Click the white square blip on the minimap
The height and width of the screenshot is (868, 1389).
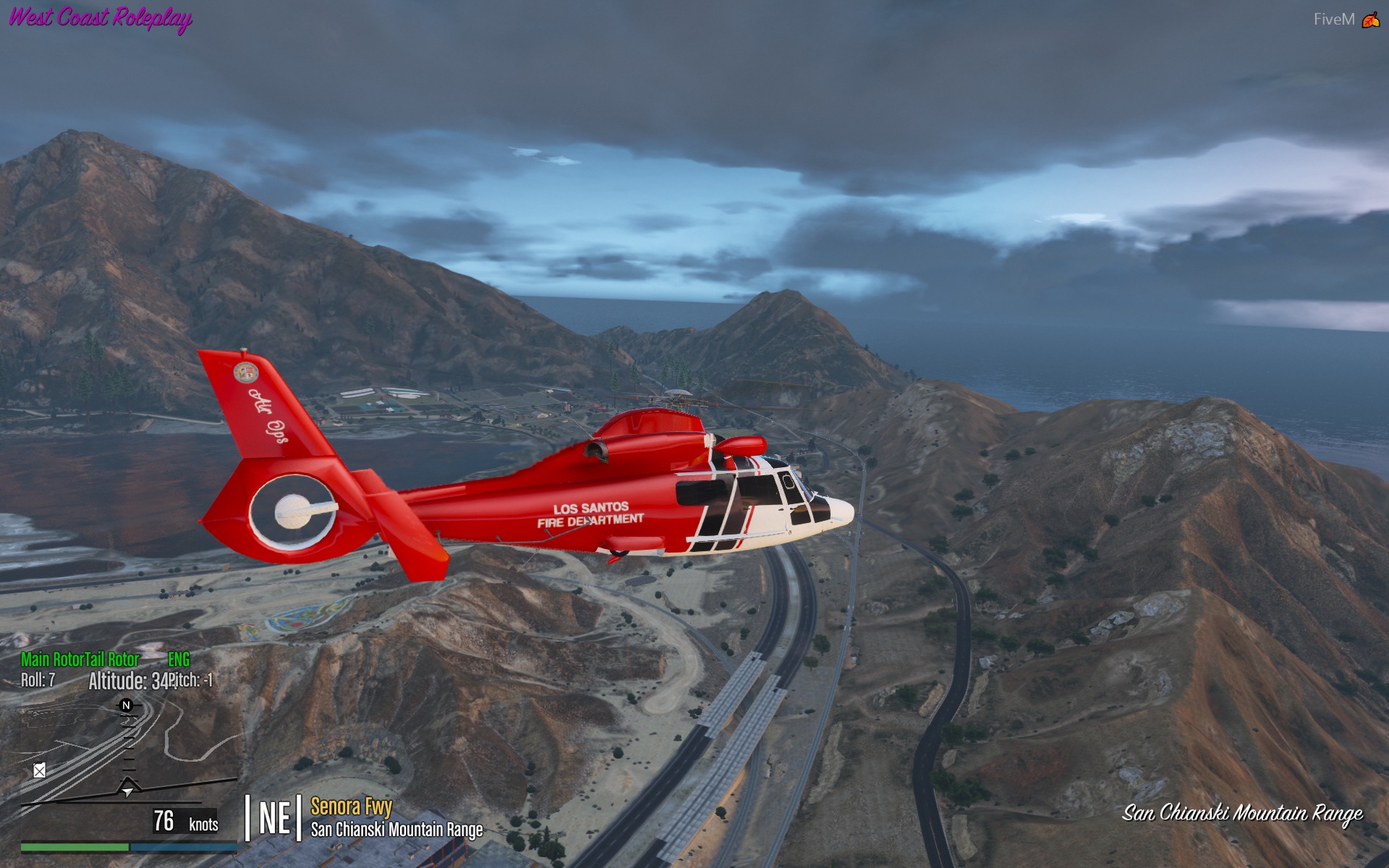click(x=40, y=770)
